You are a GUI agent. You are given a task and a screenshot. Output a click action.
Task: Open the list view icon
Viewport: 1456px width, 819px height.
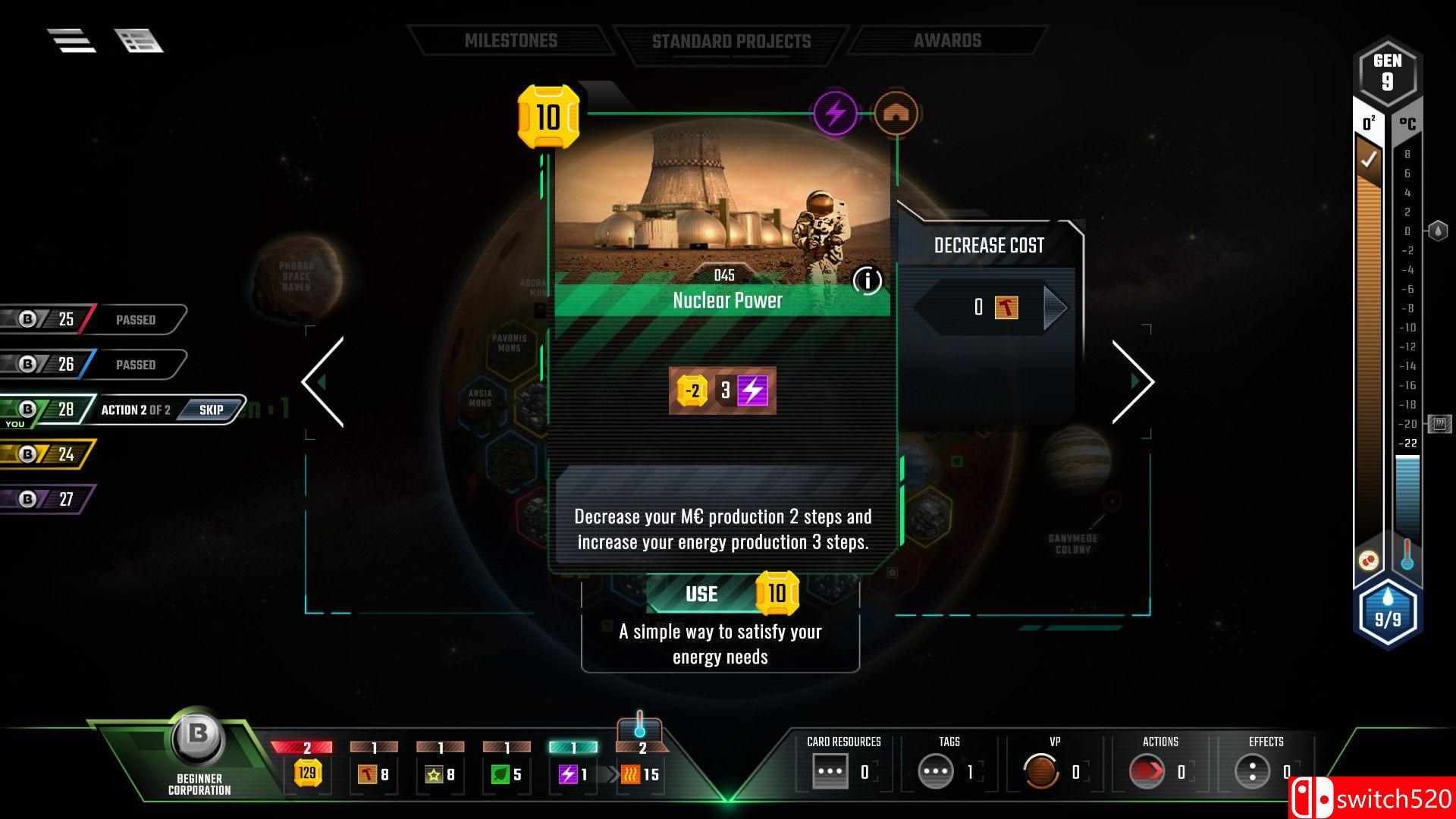coord(139,41)
